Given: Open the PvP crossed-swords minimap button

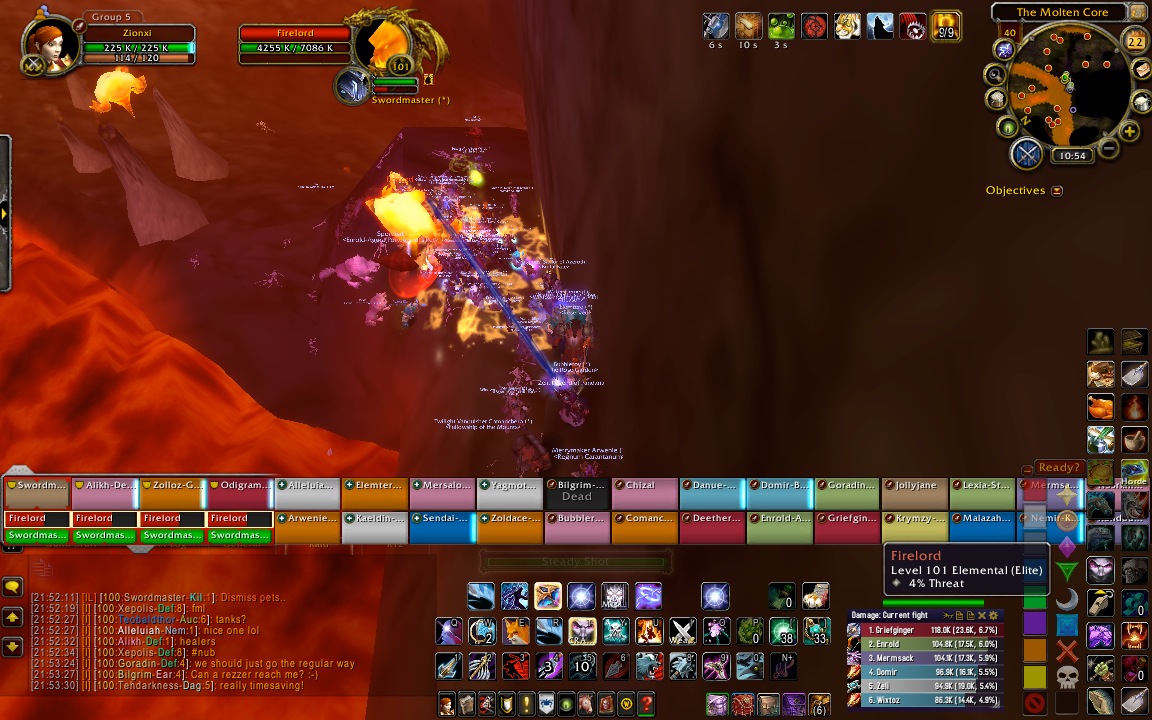Looking at the screenshot, I should pos(1027,154).
